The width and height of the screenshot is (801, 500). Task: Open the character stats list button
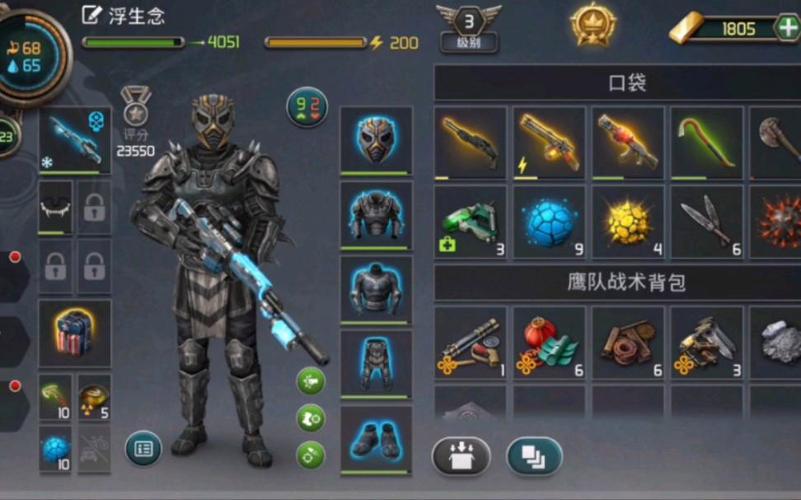[143, 448]
